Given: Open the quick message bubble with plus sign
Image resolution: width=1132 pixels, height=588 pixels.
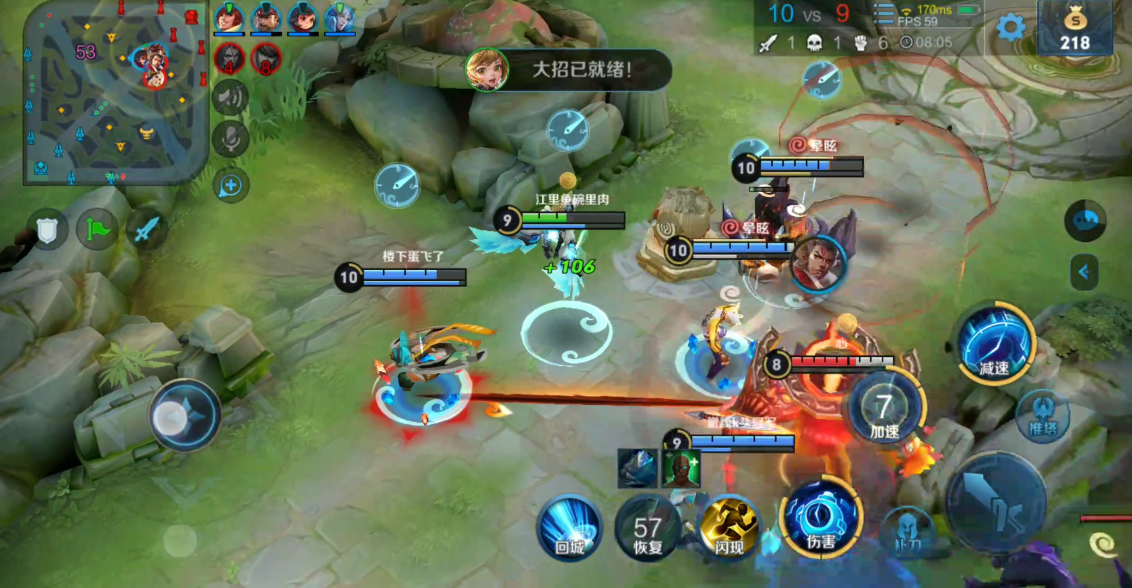Looking at the screenshot, I should 230,184.
